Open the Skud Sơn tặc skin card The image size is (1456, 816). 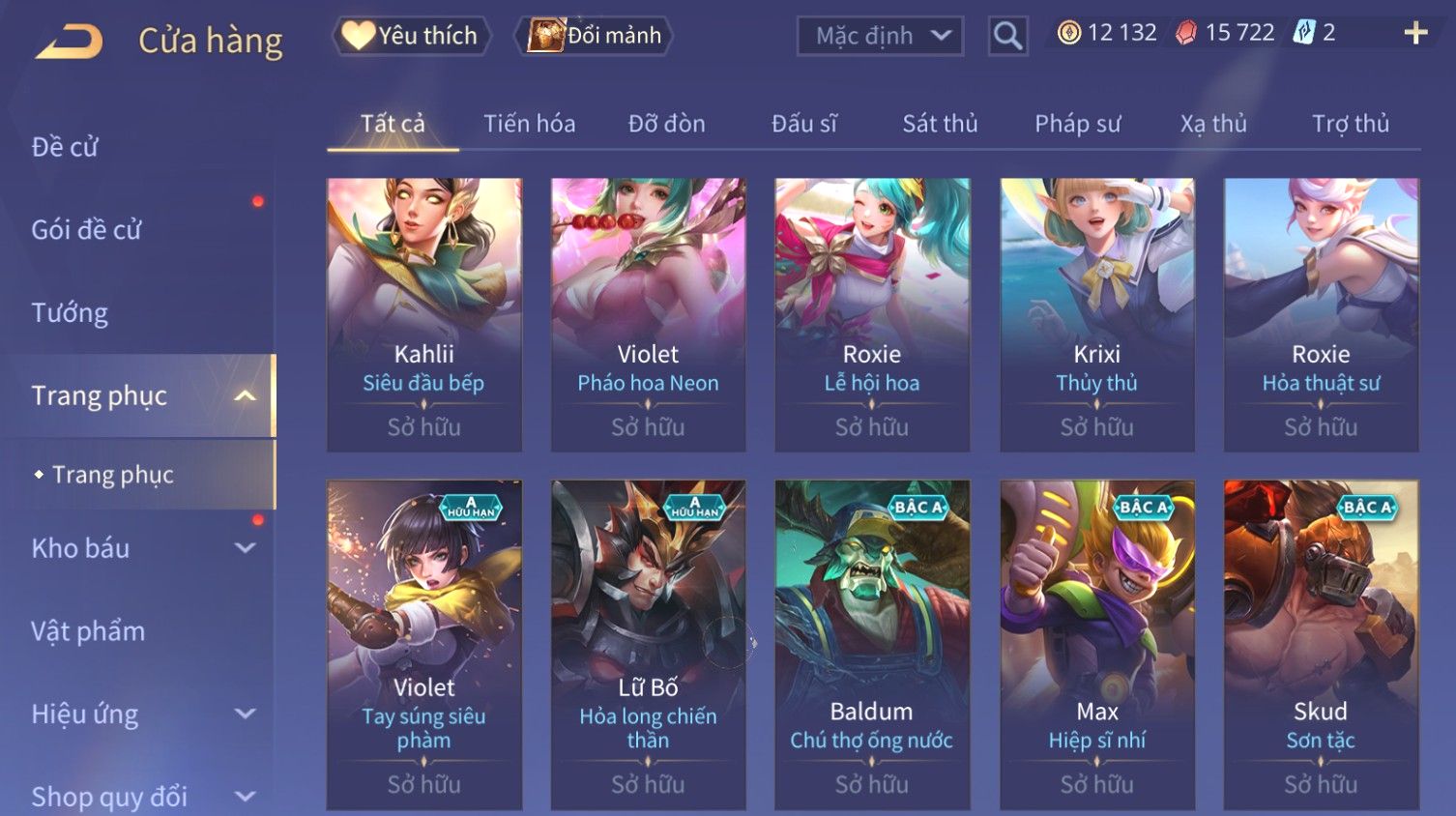pyautogui.click(x=1321, y=644)
